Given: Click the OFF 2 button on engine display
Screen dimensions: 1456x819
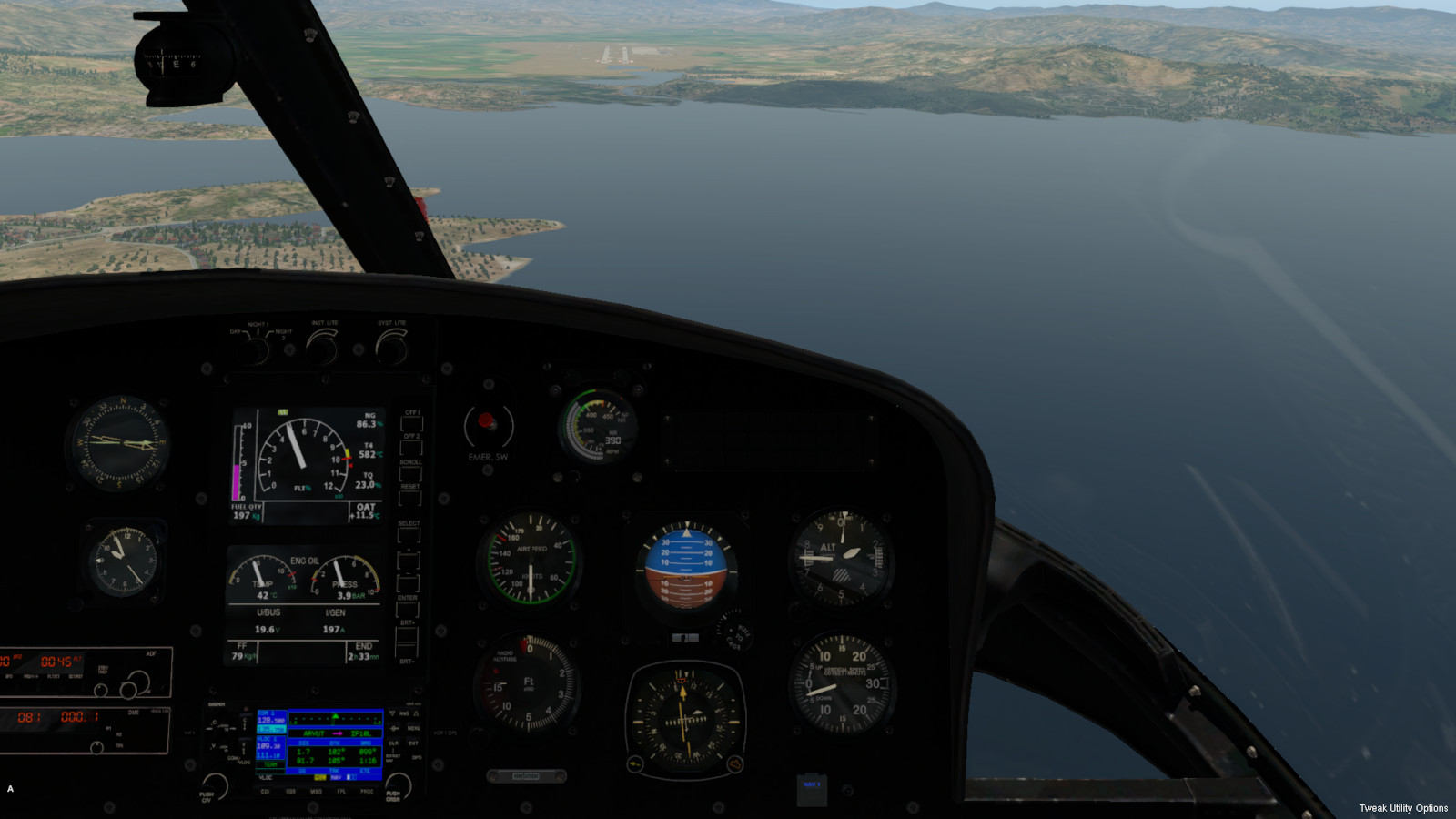Looking at the screenshot, I should [x=411, y=448].
